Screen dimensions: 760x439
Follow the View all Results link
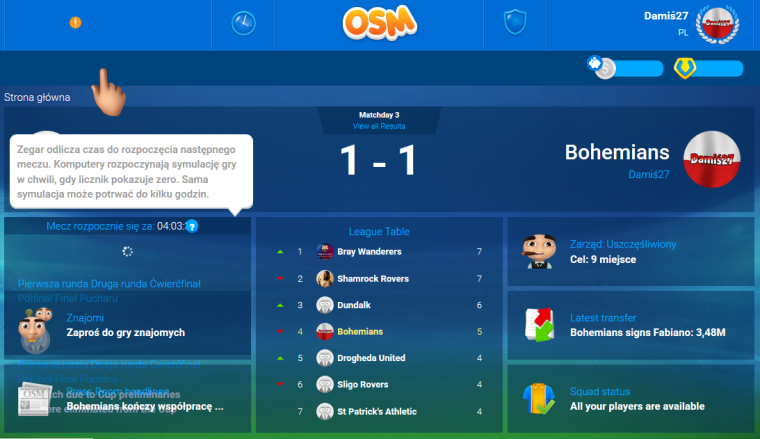379,127
